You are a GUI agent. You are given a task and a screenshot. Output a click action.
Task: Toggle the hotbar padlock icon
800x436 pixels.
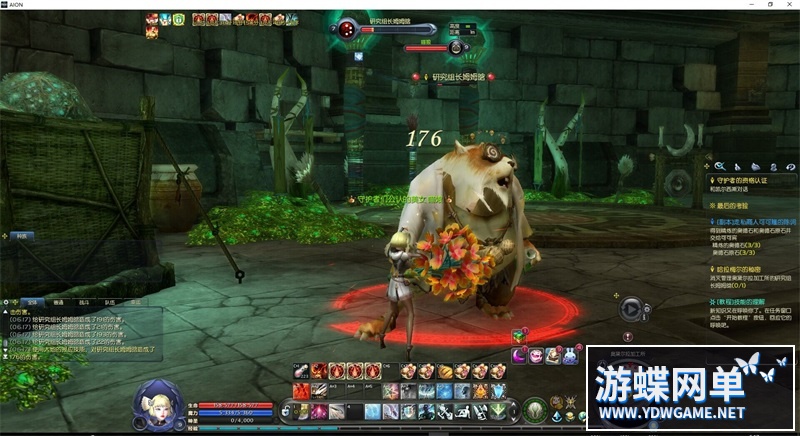click(x=285, y=410)
